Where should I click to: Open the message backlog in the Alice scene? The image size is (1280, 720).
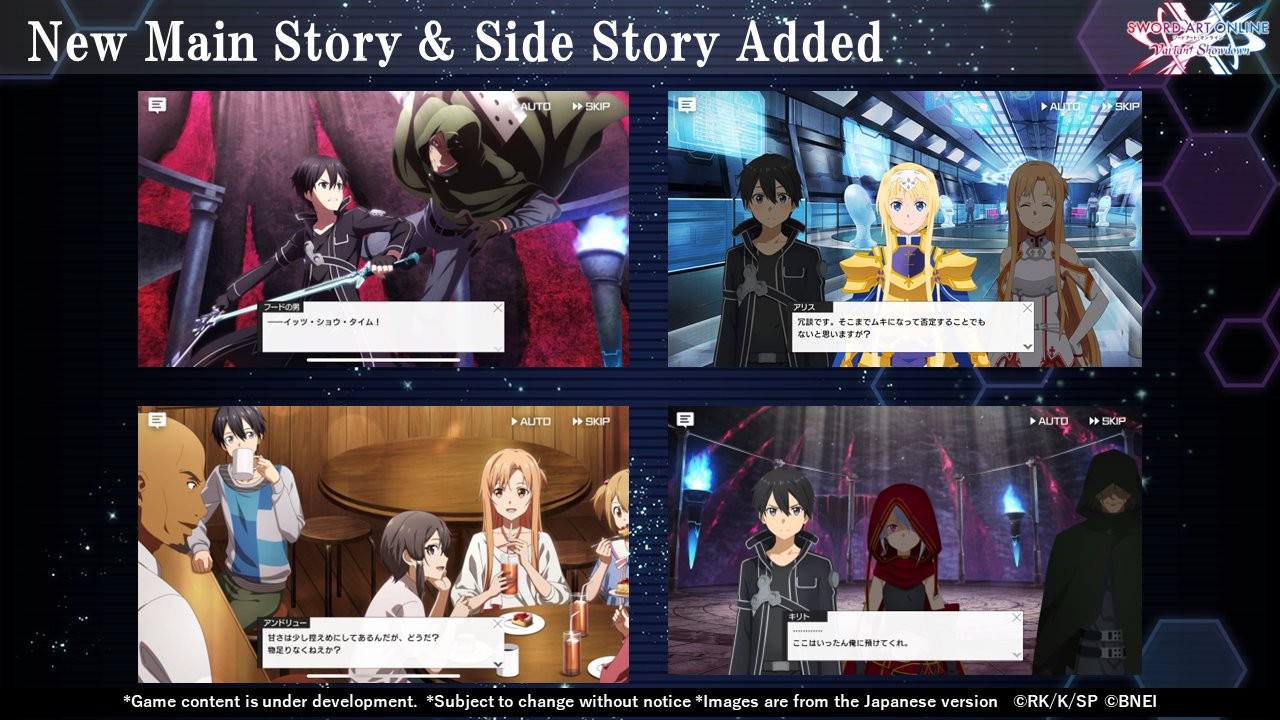coord(686,106)
